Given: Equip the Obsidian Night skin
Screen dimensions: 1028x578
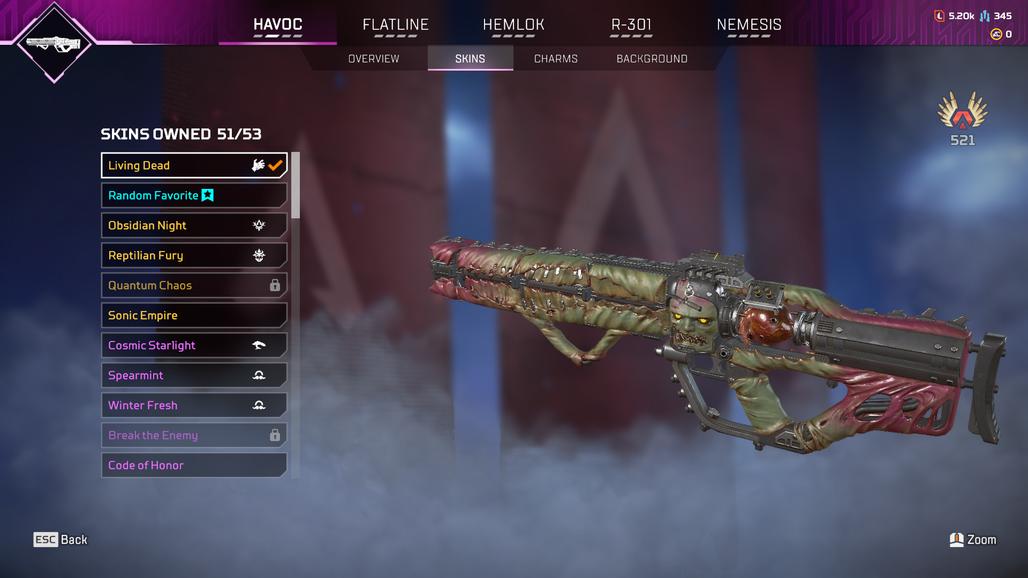Looking at the screenshot, I should (194, 226).
